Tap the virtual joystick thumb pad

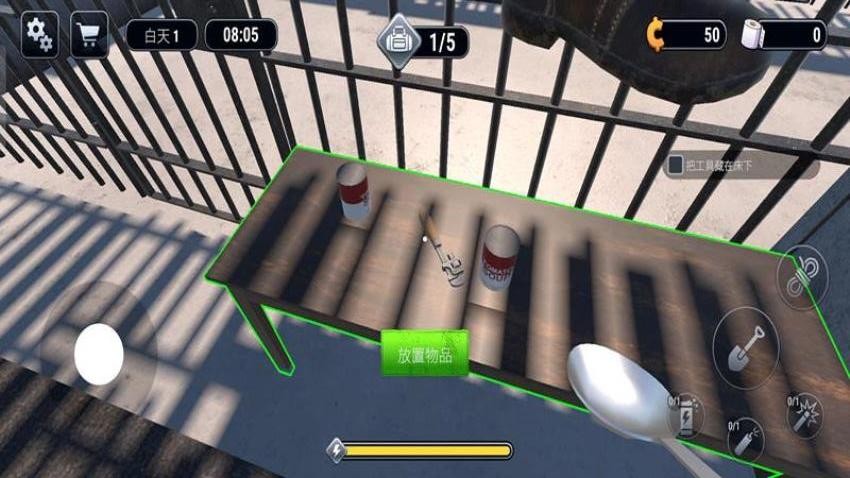click(x=99, y=355)
